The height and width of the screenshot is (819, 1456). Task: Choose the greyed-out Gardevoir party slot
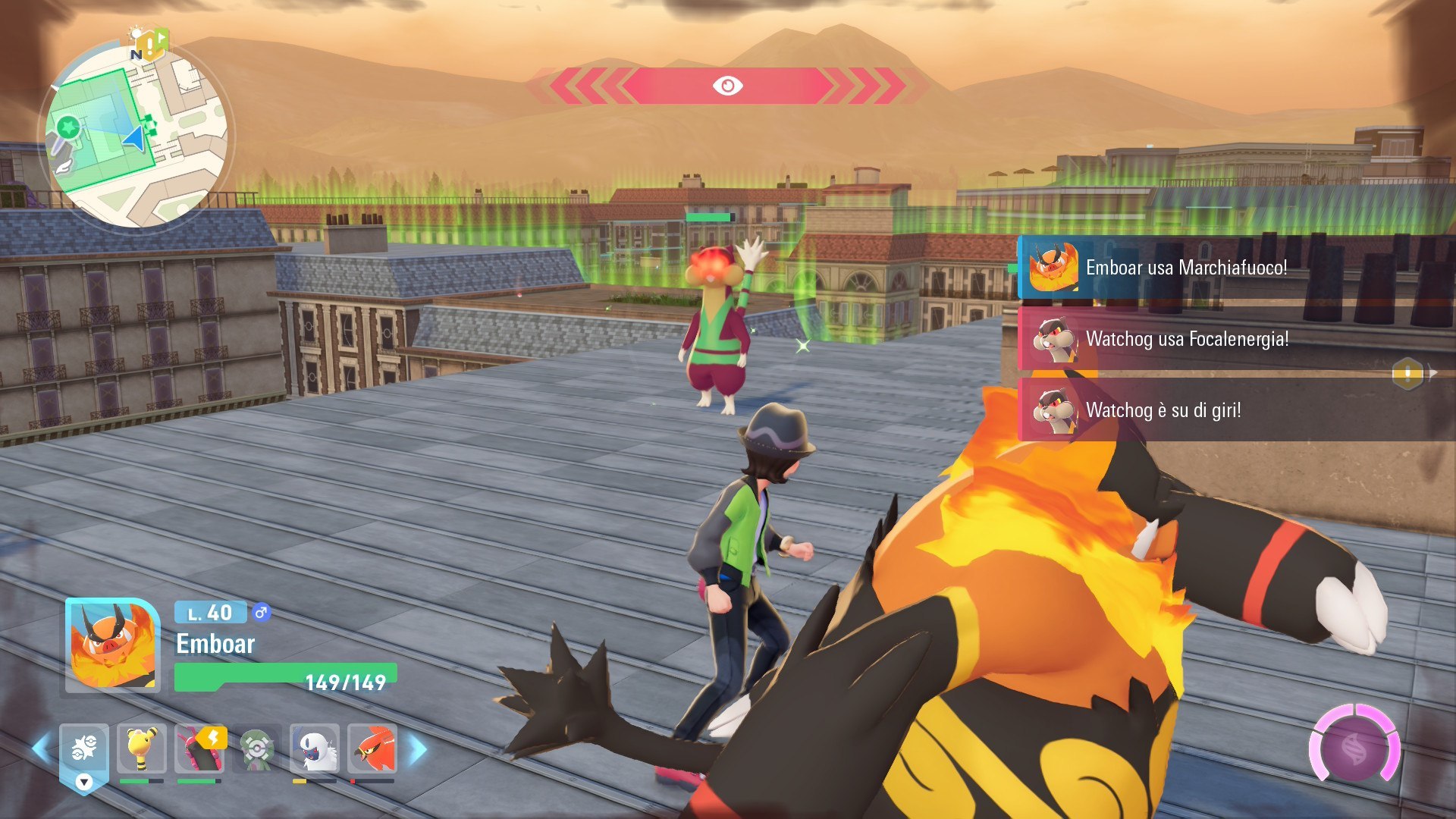(x=257, y=749)
